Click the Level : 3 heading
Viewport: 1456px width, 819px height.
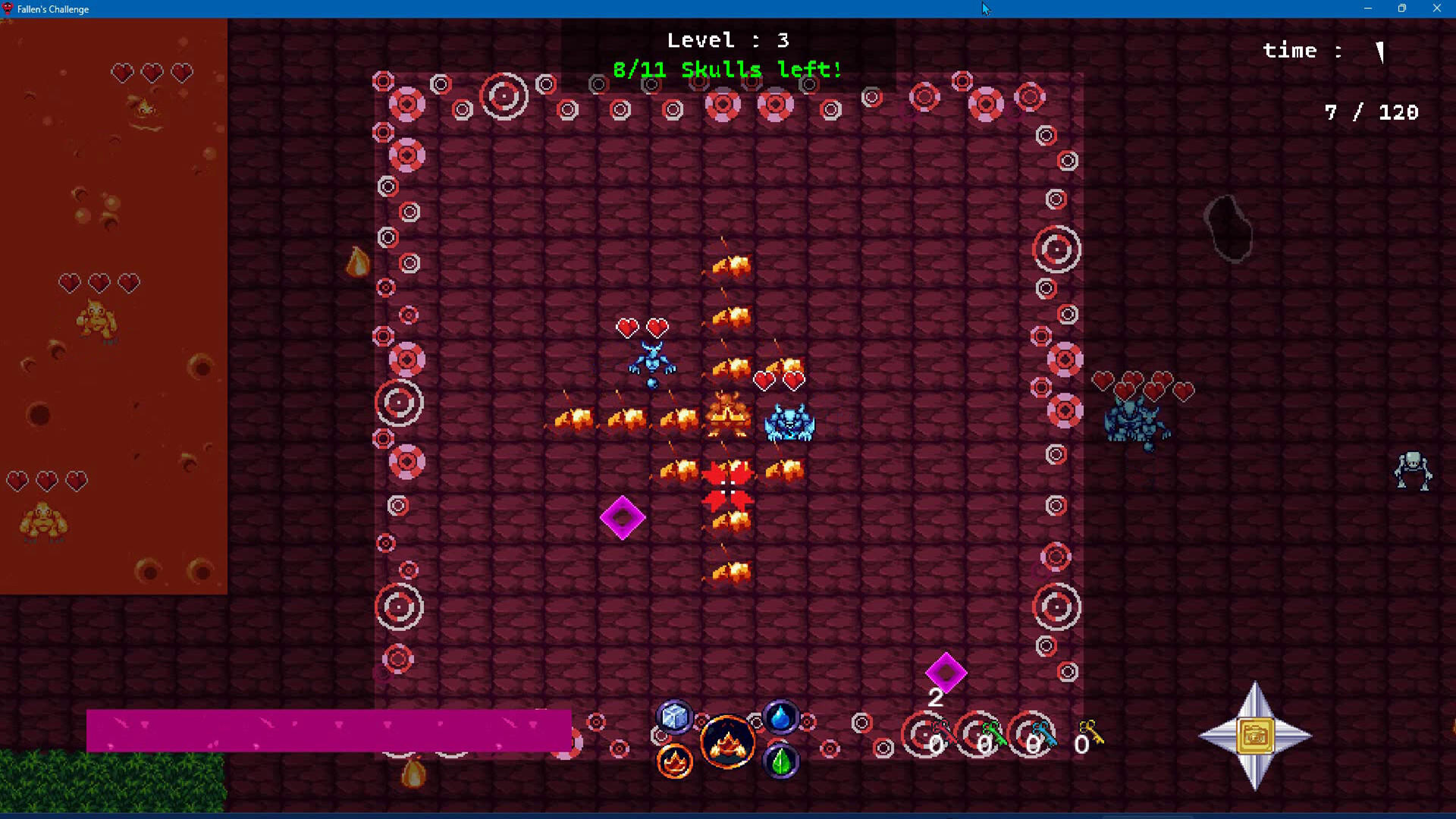727,40
